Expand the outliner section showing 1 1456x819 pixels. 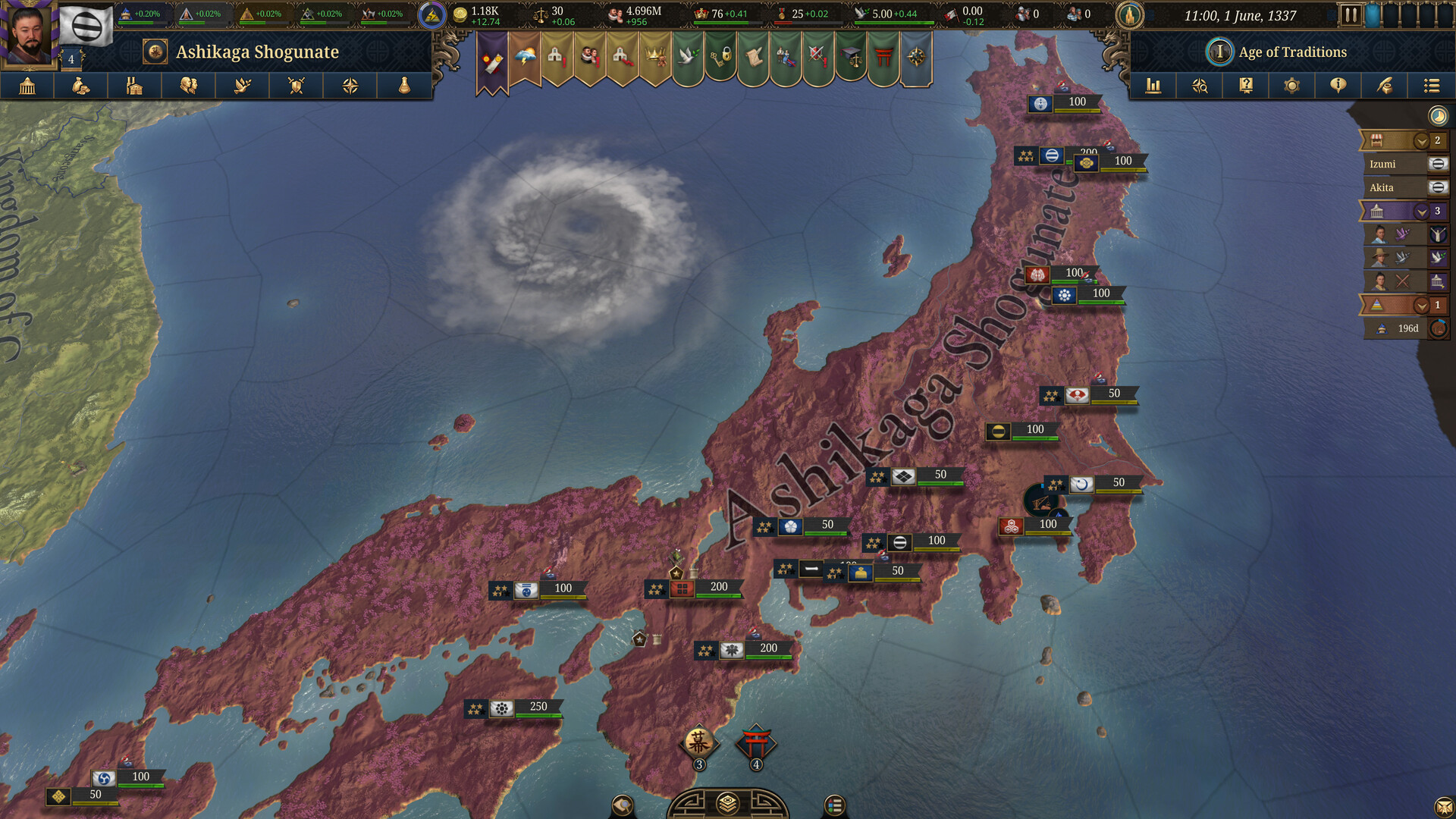coord(1421,305)
